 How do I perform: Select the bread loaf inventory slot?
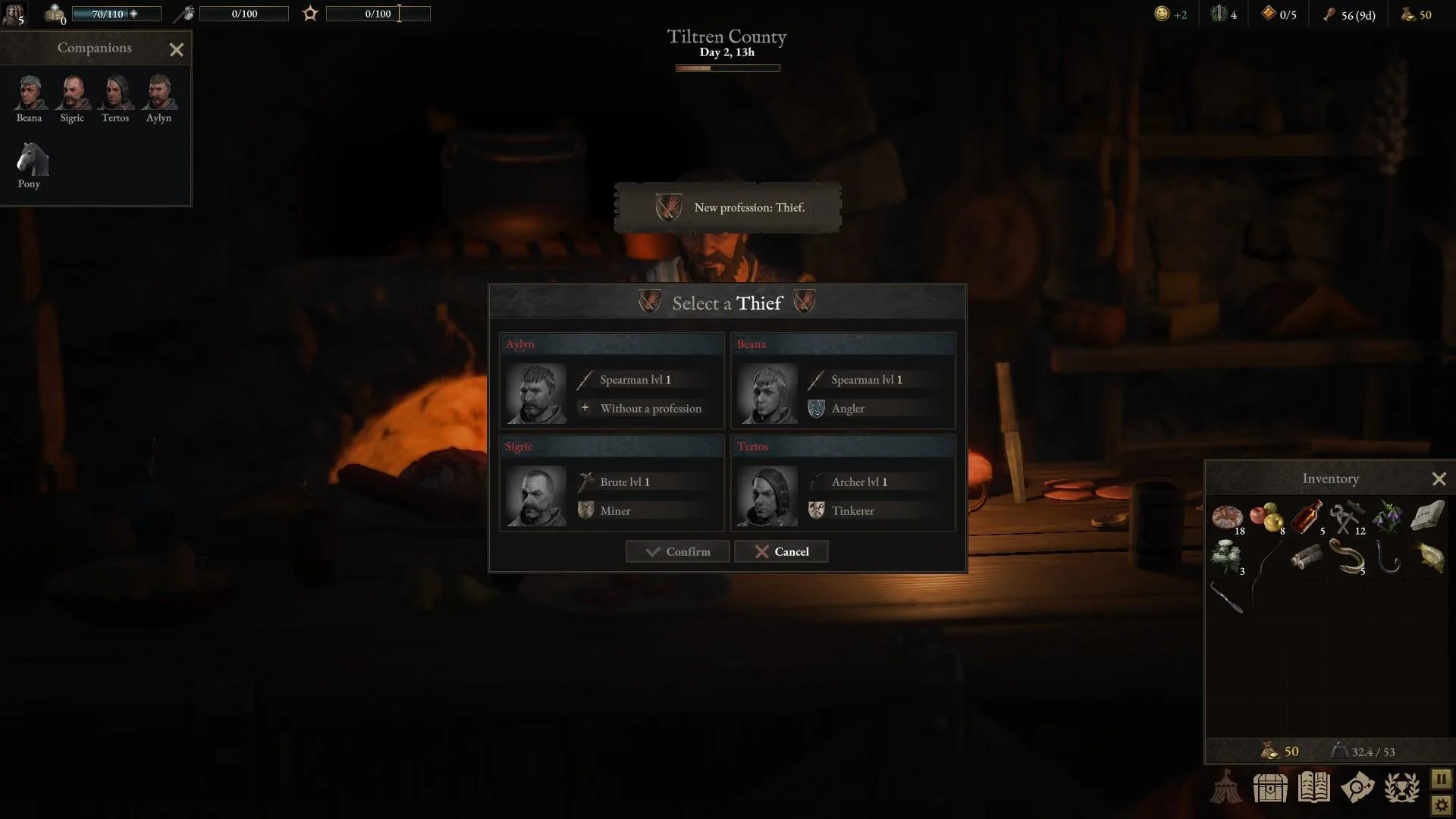(1227, 517)
